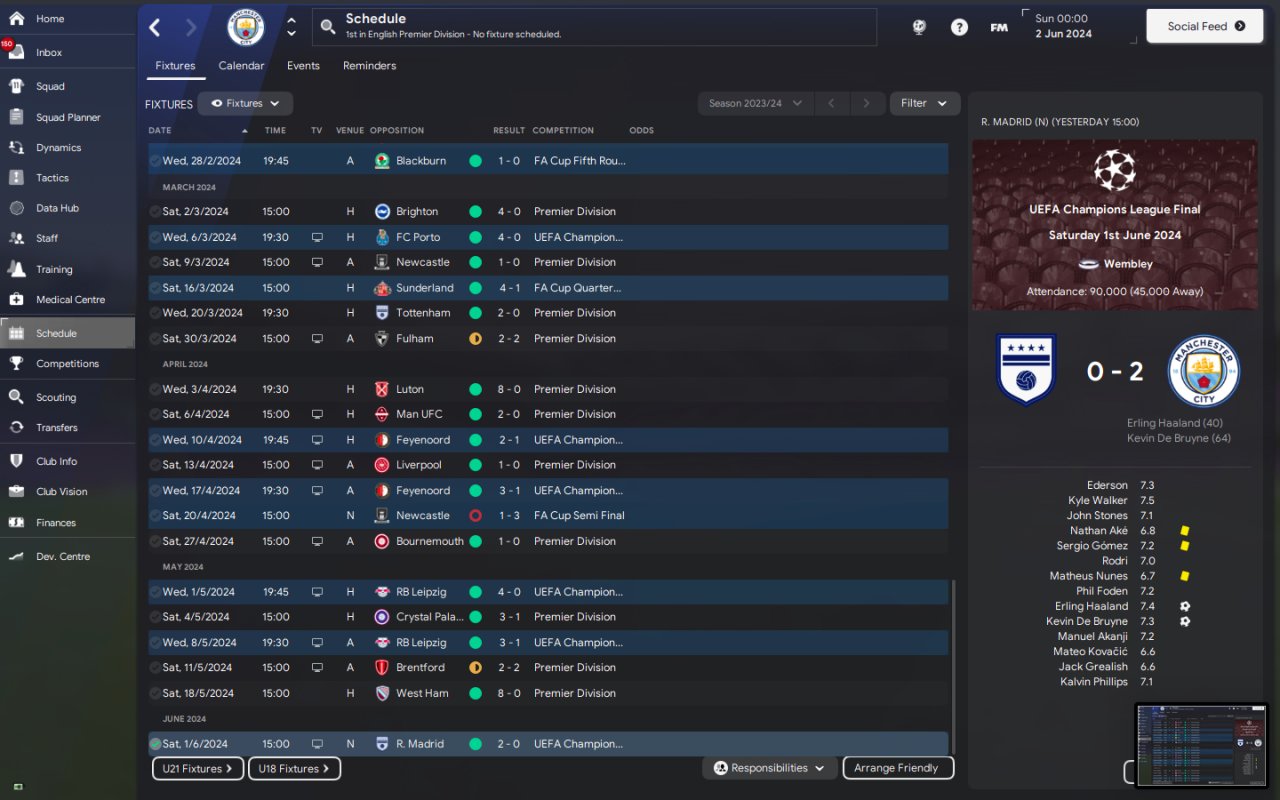Open the U18 Fixtures list
Screen dimensions: 1280x800
(294, 769)
